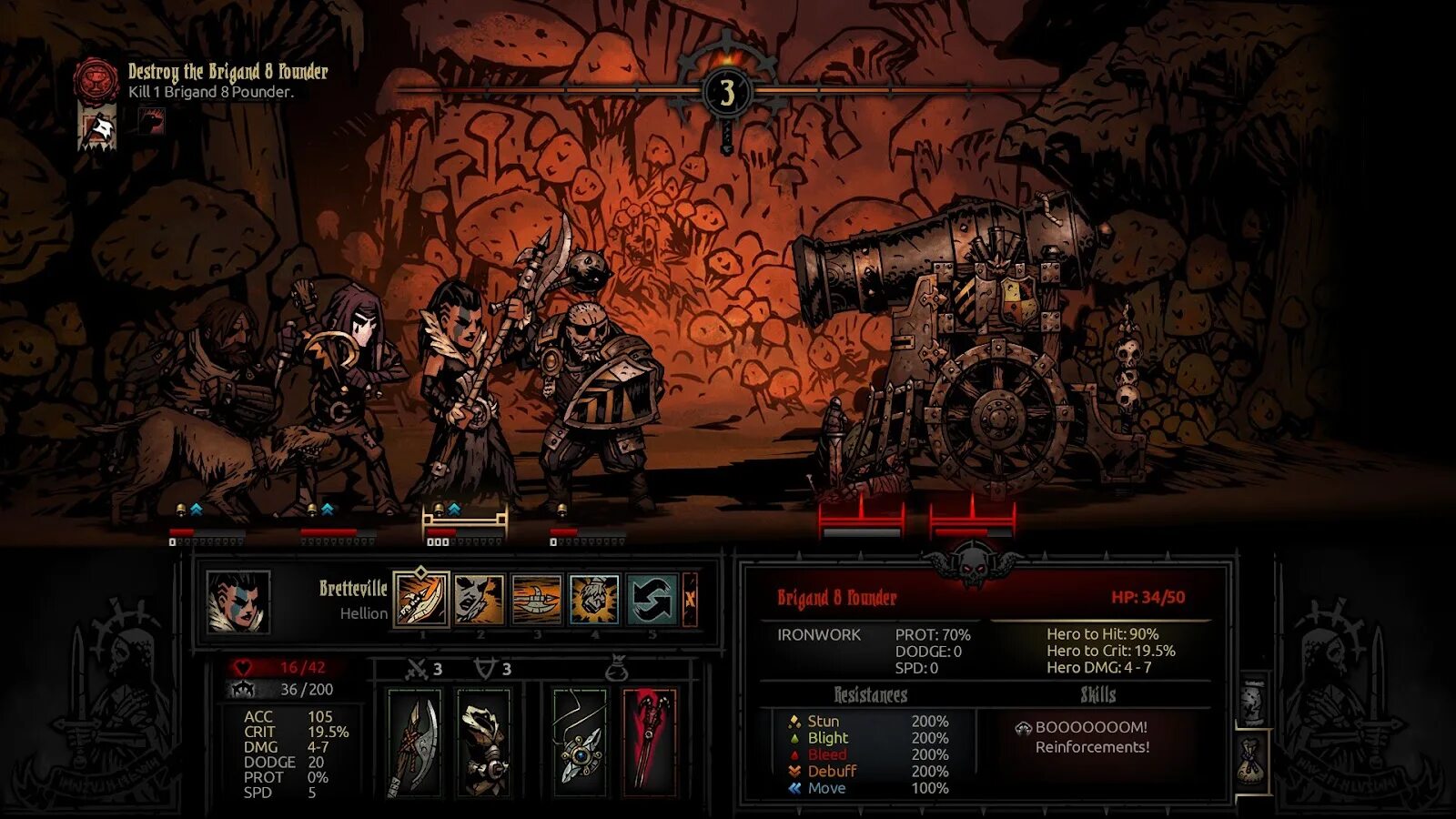The width and height of the screenshot is (1456, 819).
Task: Open the white flag retreat banner
Action: [x=97, y=126]
